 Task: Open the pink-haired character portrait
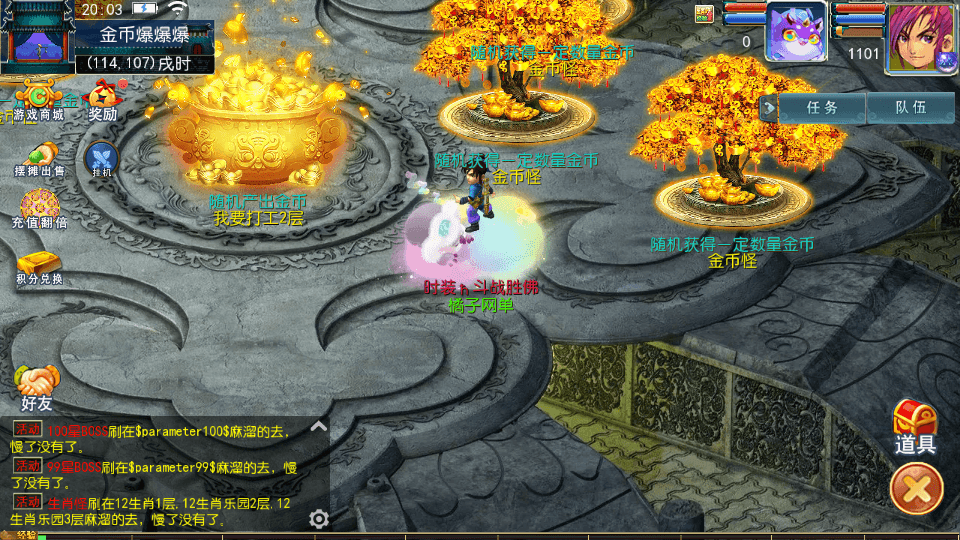point(916,36)
